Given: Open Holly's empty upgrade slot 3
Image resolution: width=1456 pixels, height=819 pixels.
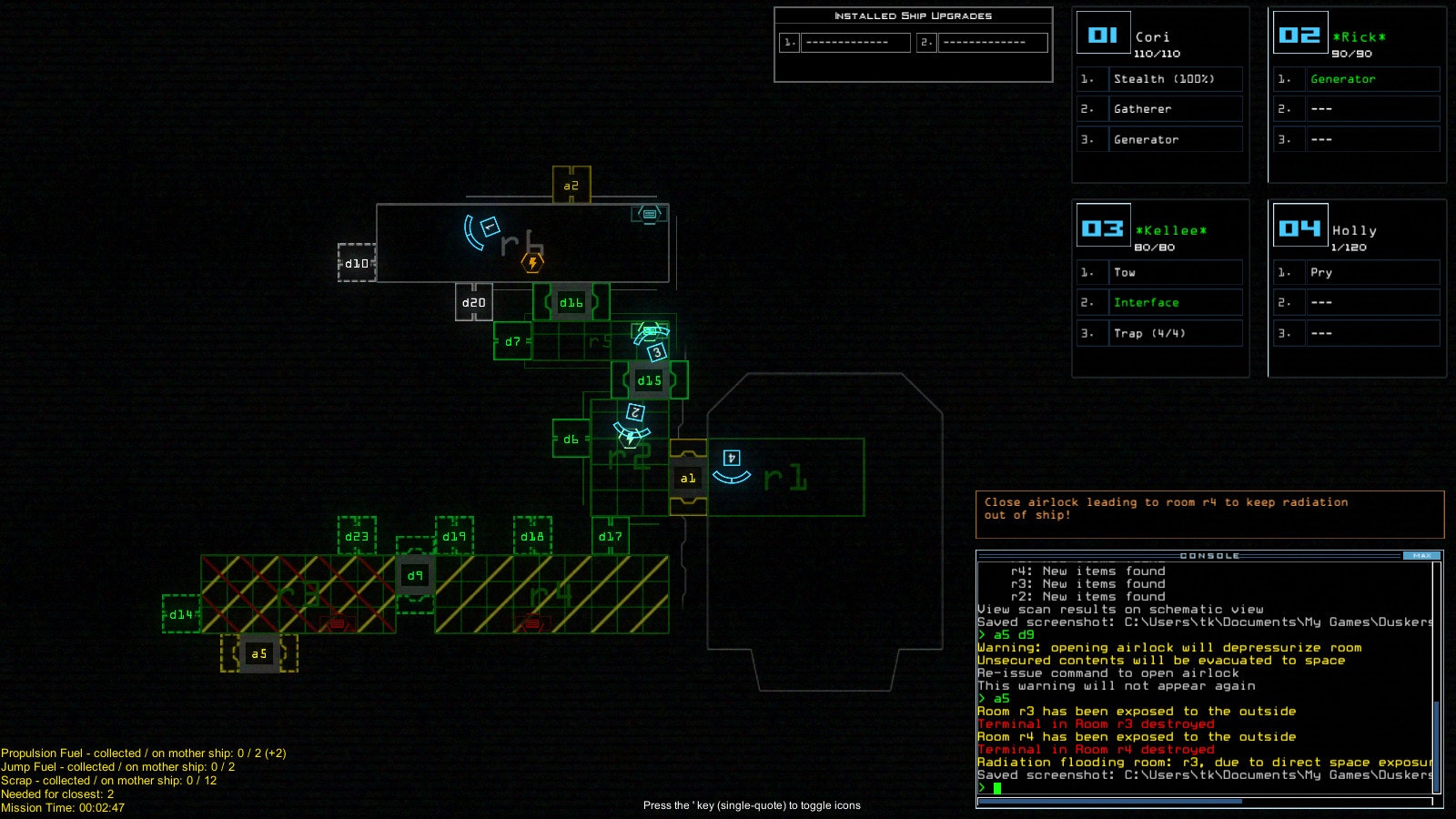Looking at the screenshot, I should pos(1373,333).
